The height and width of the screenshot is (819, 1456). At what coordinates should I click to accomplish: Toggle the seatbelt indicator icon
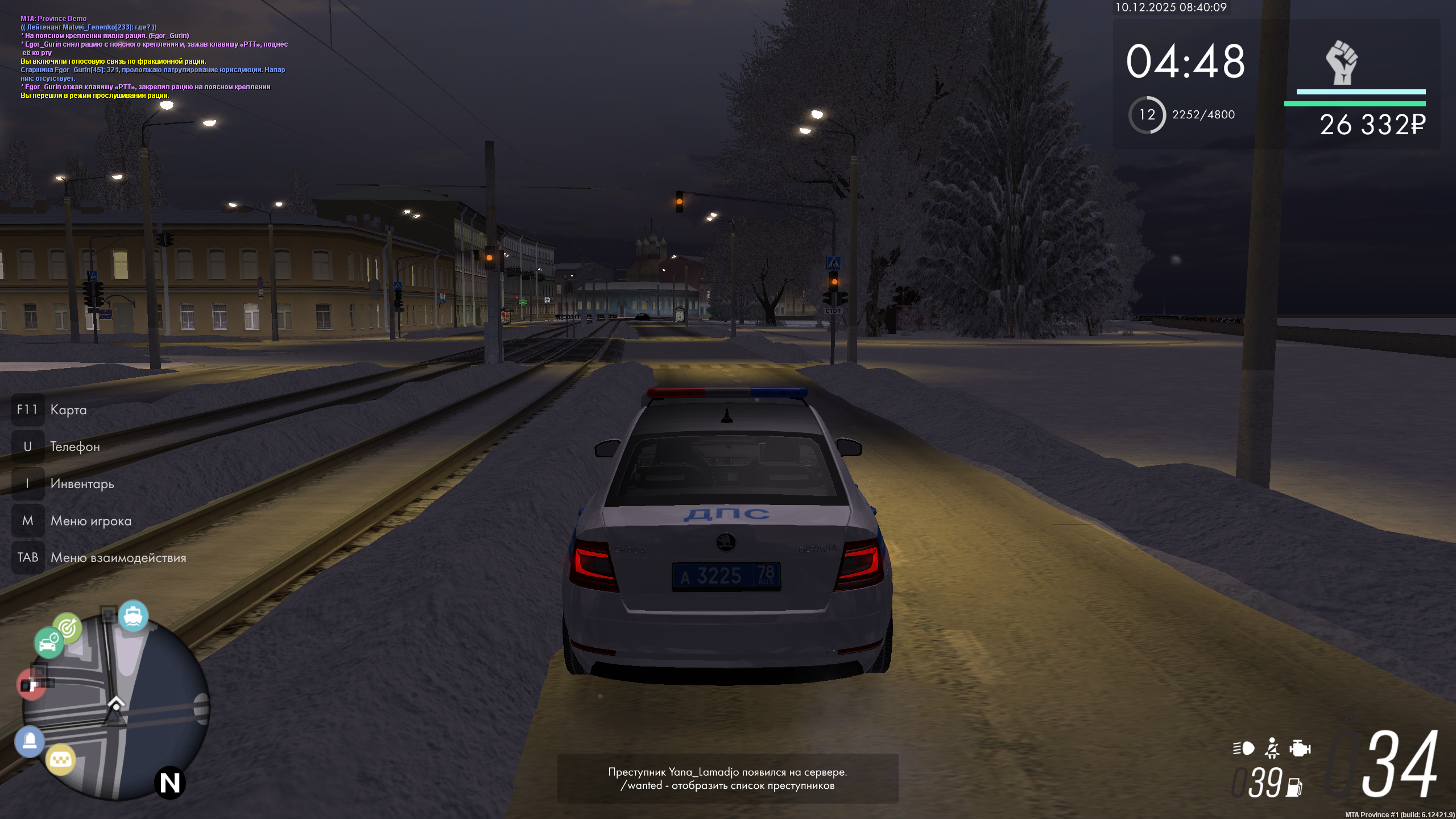pos(1272,748)
